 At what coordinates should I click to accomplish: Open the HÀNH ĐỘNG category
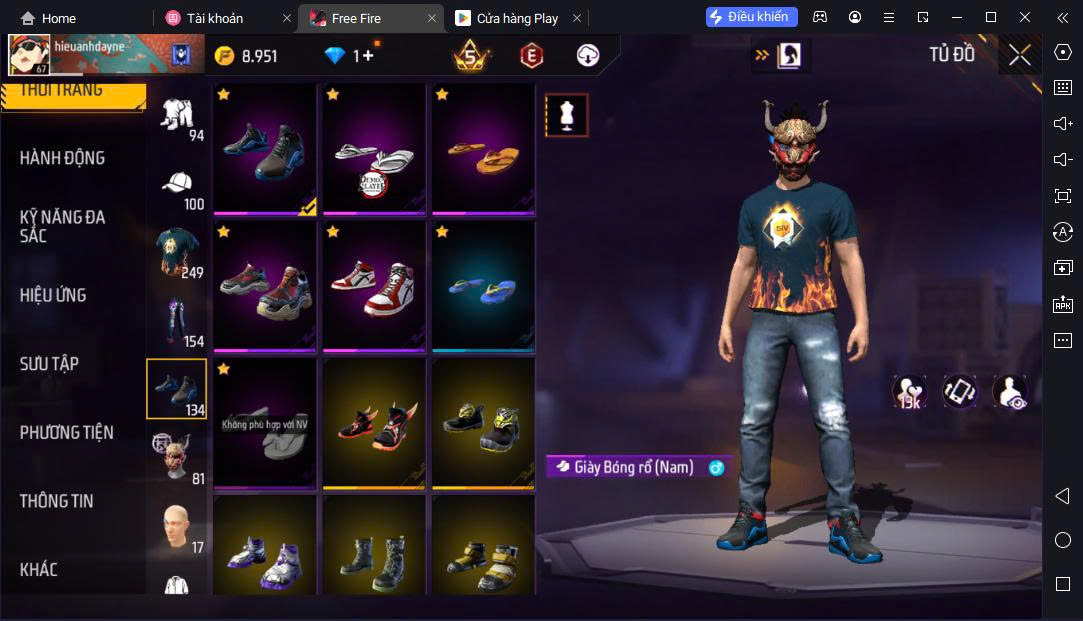(x=62, y=158)
